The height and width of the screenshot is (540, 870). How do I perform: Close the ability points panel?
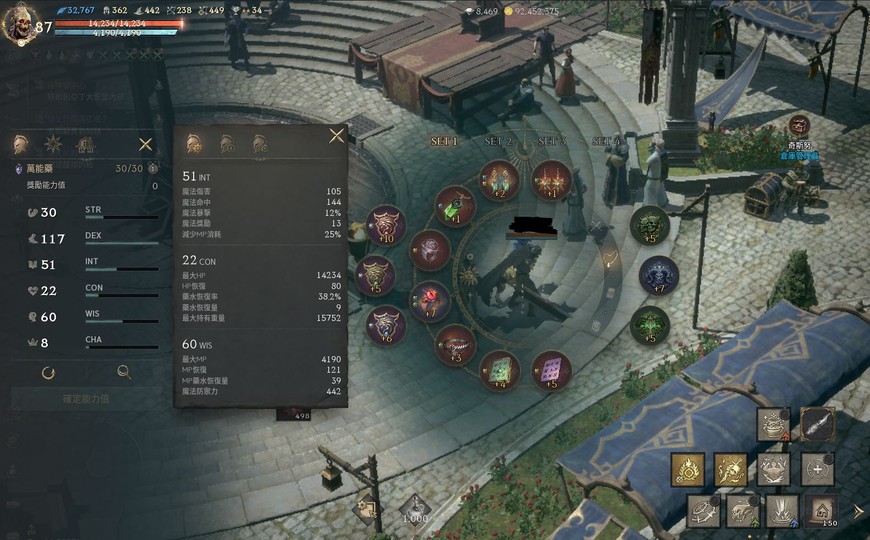pos(146,145)
